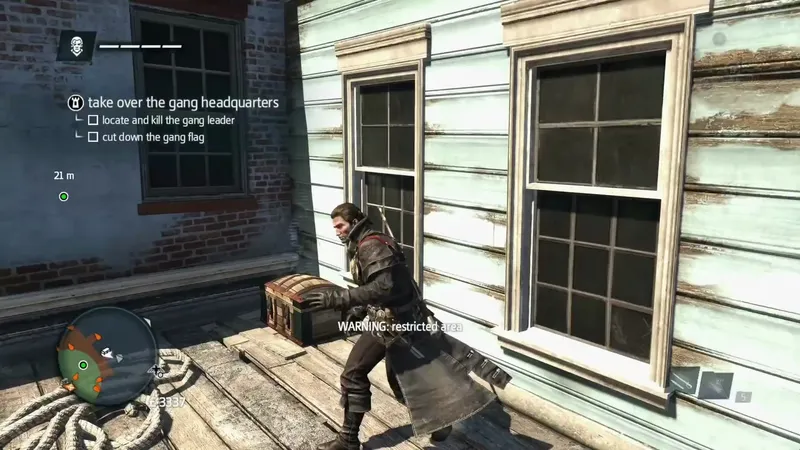Select the secondary weapon slot beside the sword
The height and width of the screenshot is (450, 800).
[716, 385]
